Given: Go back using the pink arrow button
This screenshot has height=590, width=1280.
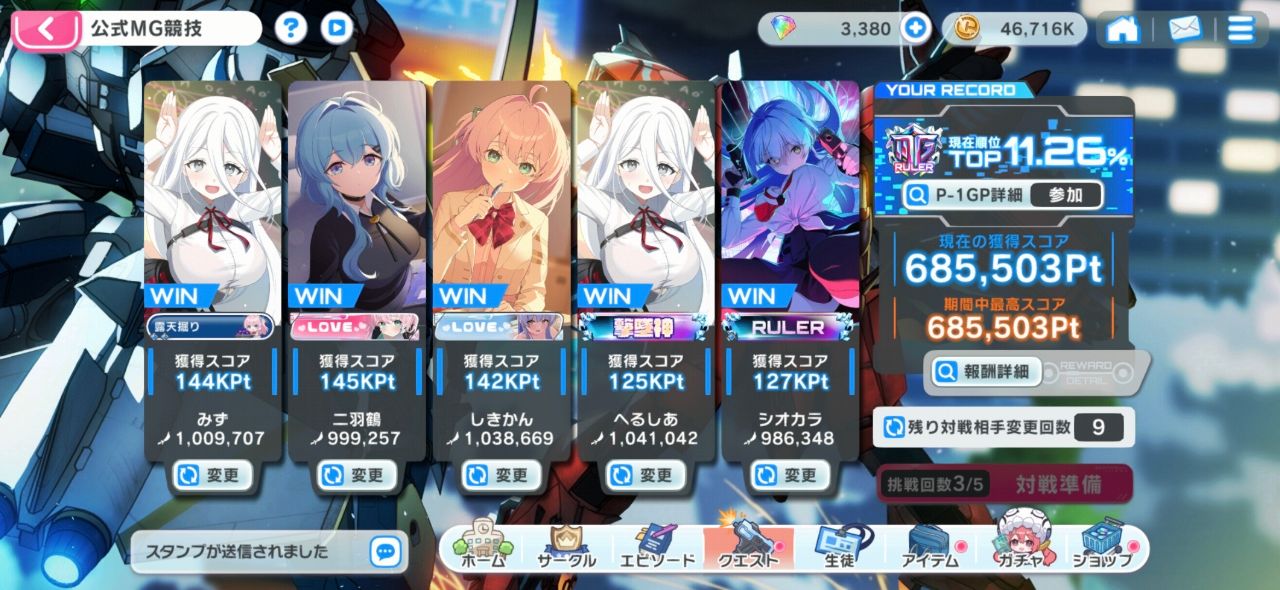Looking at the screenshot, I should click(46, 28).
